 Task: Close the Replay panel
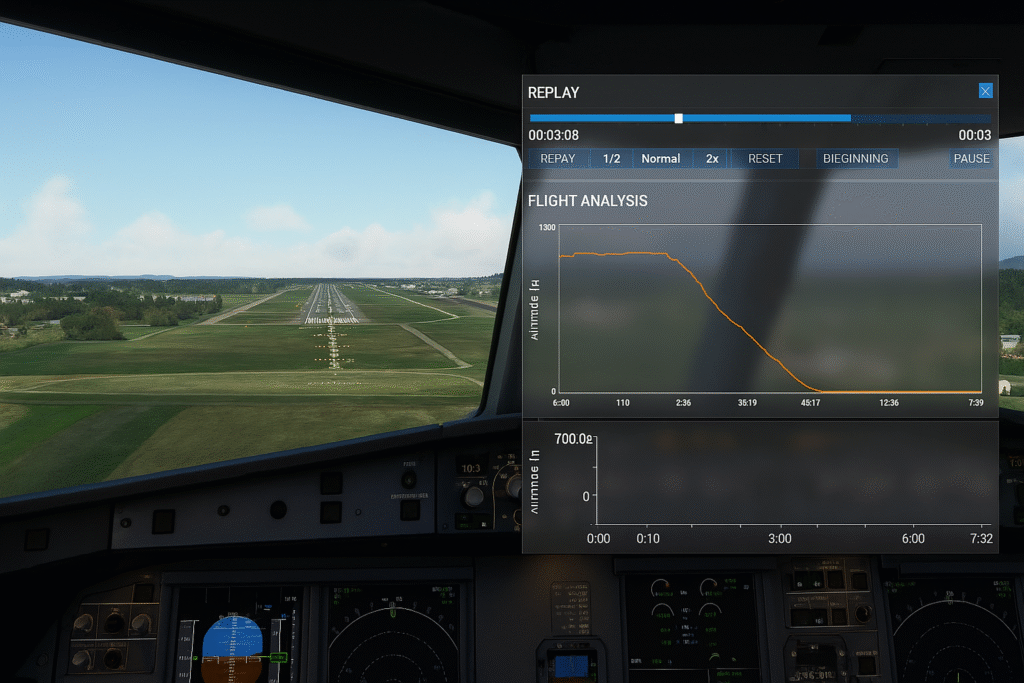pos(985,91)
